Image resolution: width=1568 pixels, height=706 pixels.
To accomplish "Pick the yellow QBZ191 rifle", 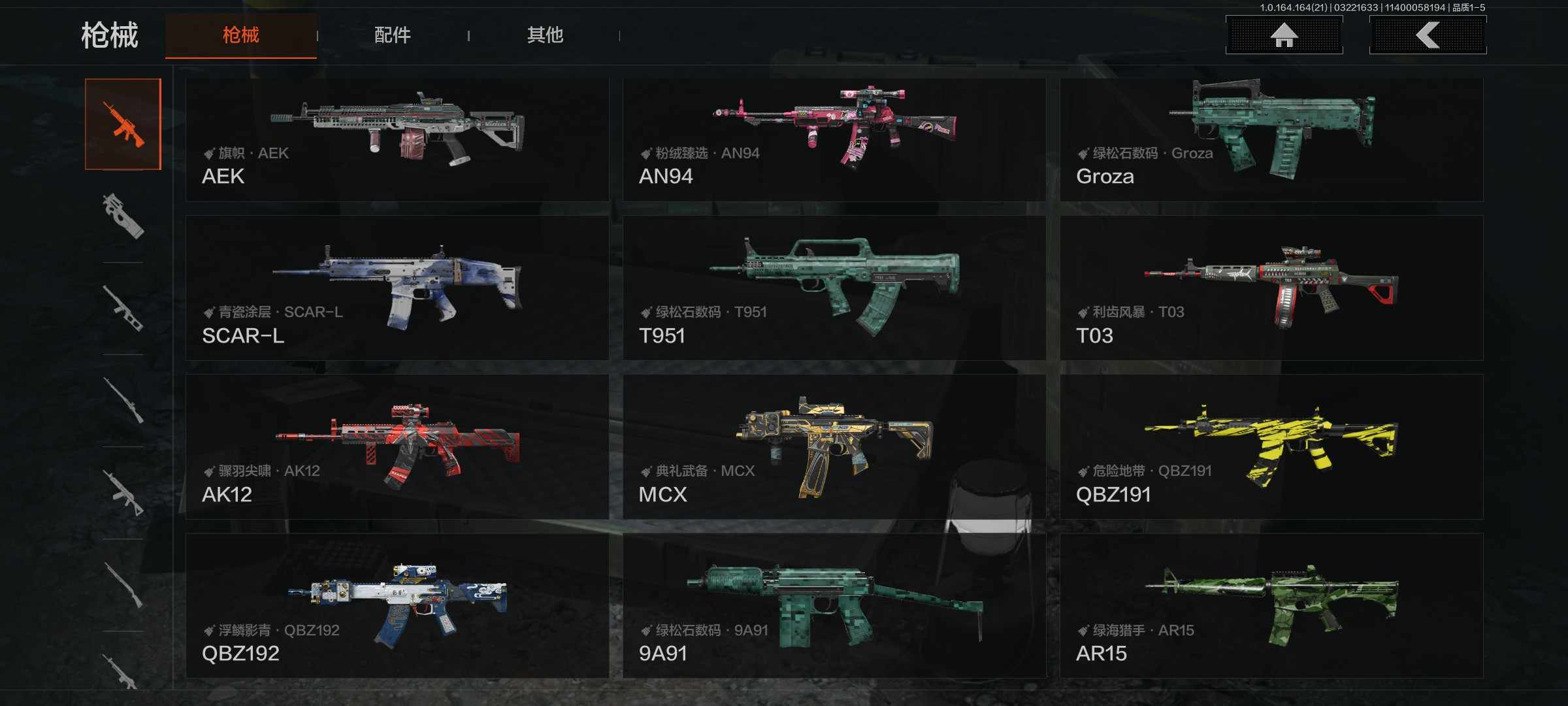I will (1271, 446).
